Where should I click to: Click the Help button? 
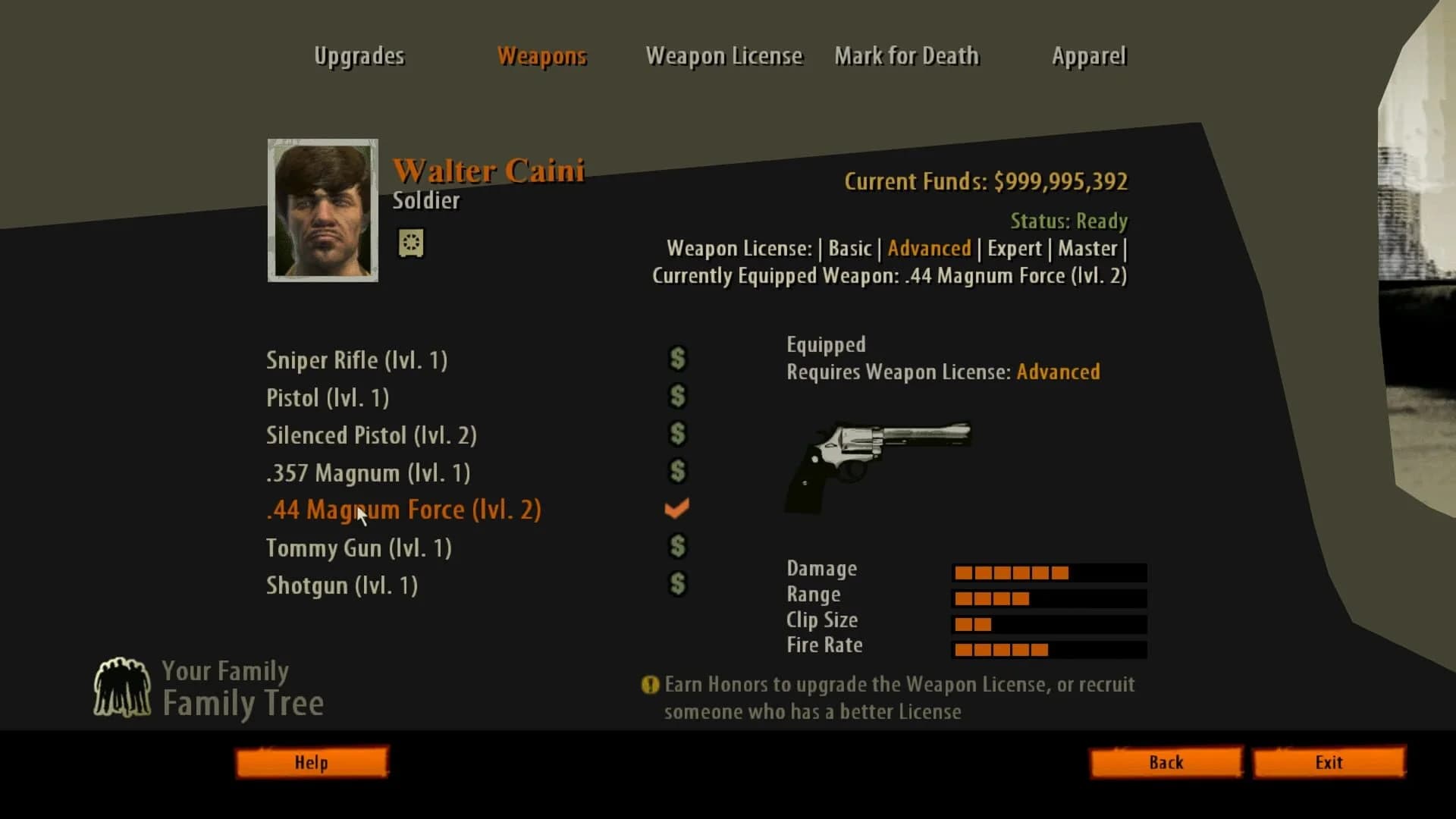click(312, 762)
